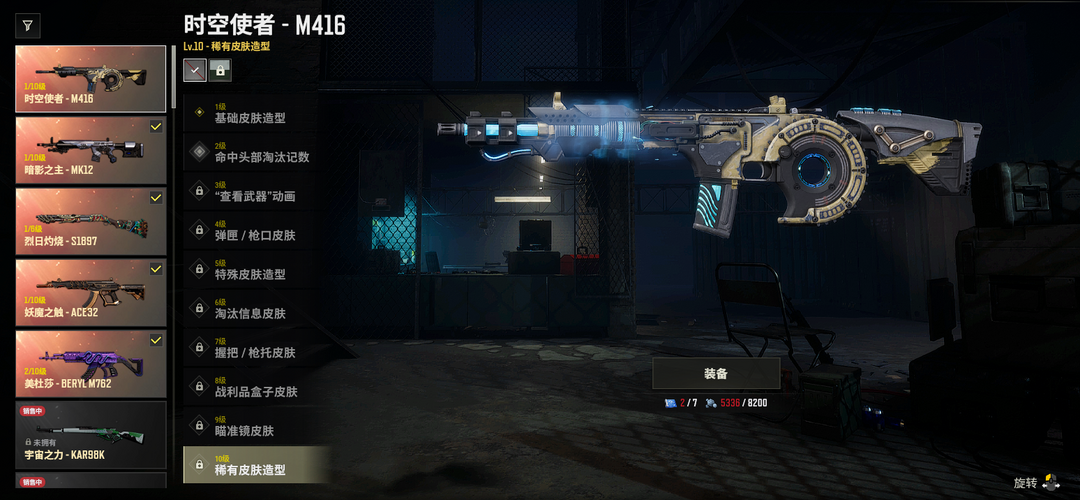Click the padlock icon beside the checkmark
1080x500 pixels.
coord(220,69)
